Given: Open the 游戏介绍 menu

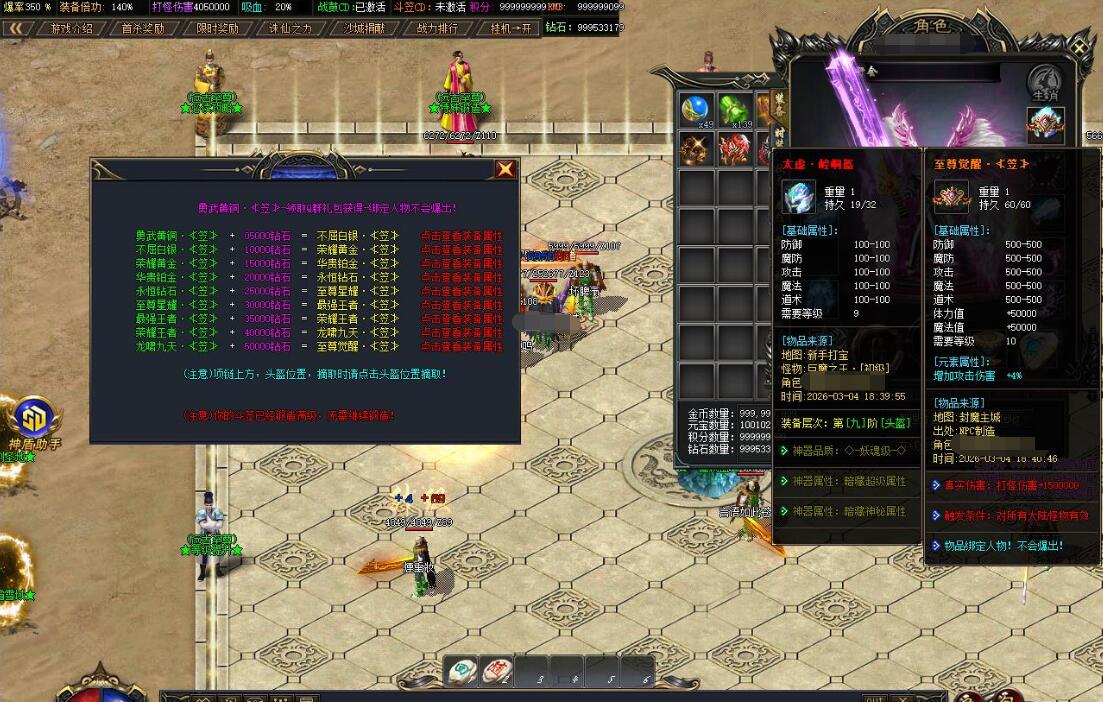Looking at the screenshot, I should click(x=71, y=28).
